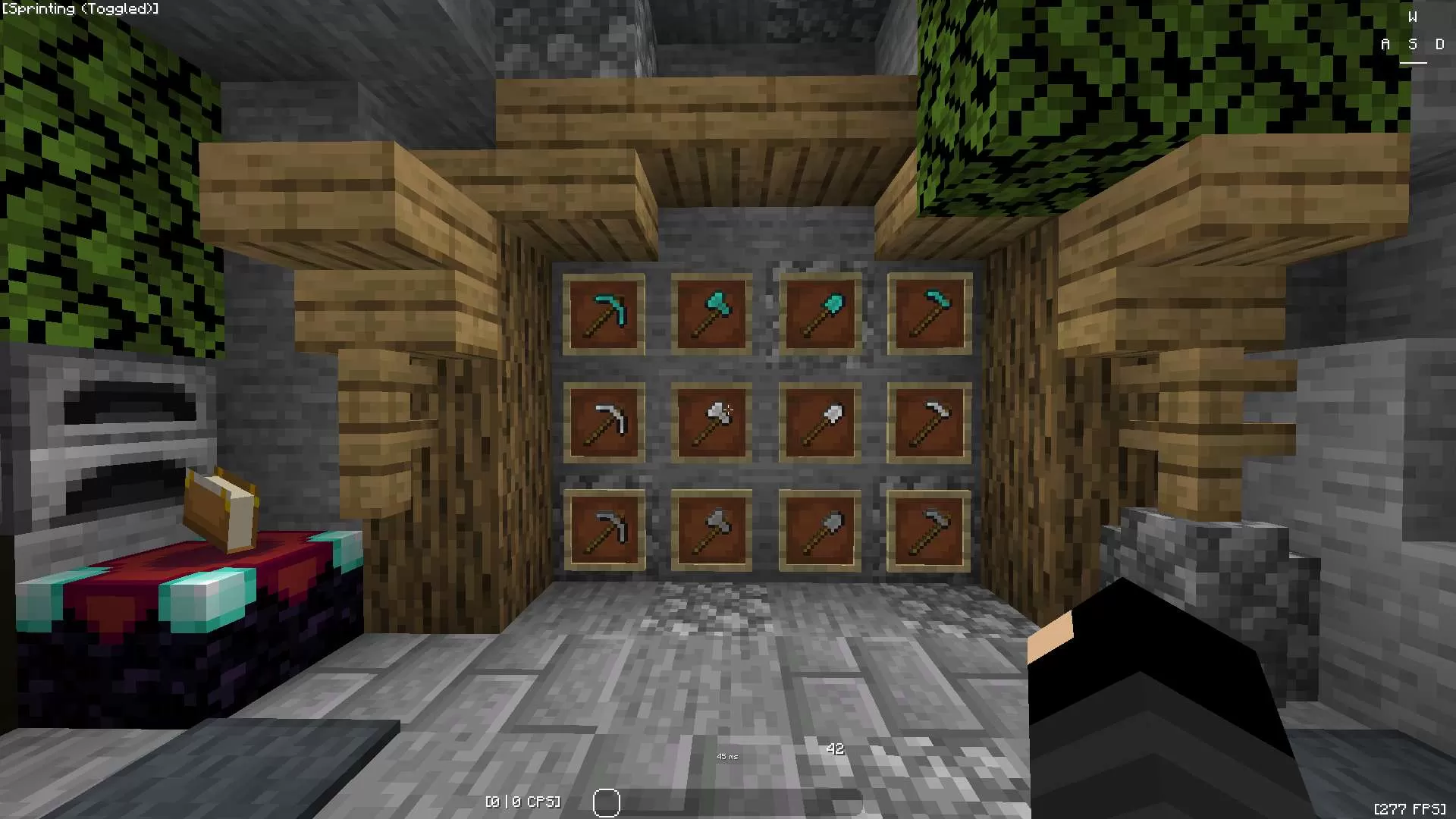This screenshot has height=819, width=1456.
Task: Select the stone shovel item frame
Action: point(819,531)
